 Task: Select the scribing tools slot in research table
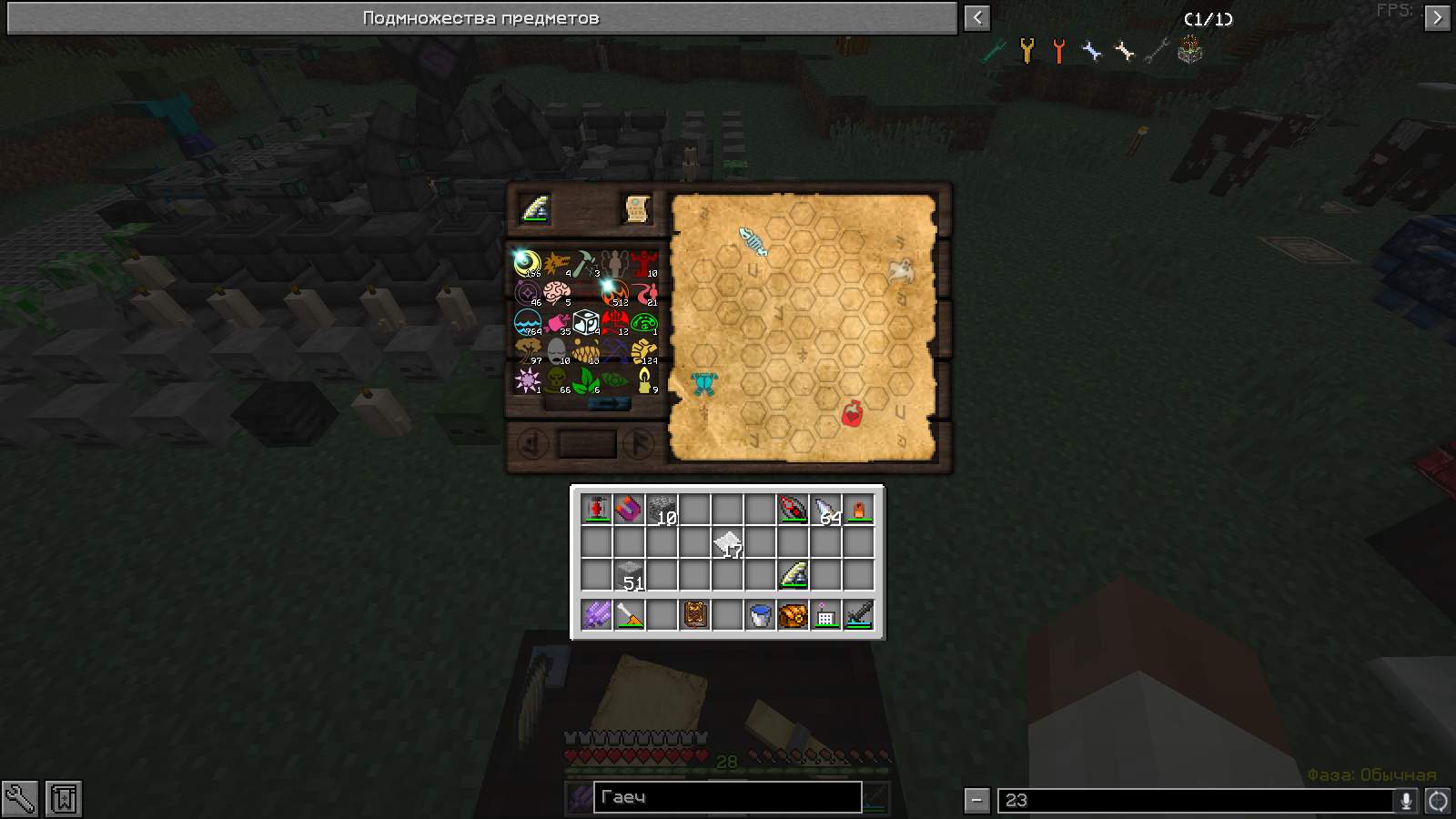point(534,209)
